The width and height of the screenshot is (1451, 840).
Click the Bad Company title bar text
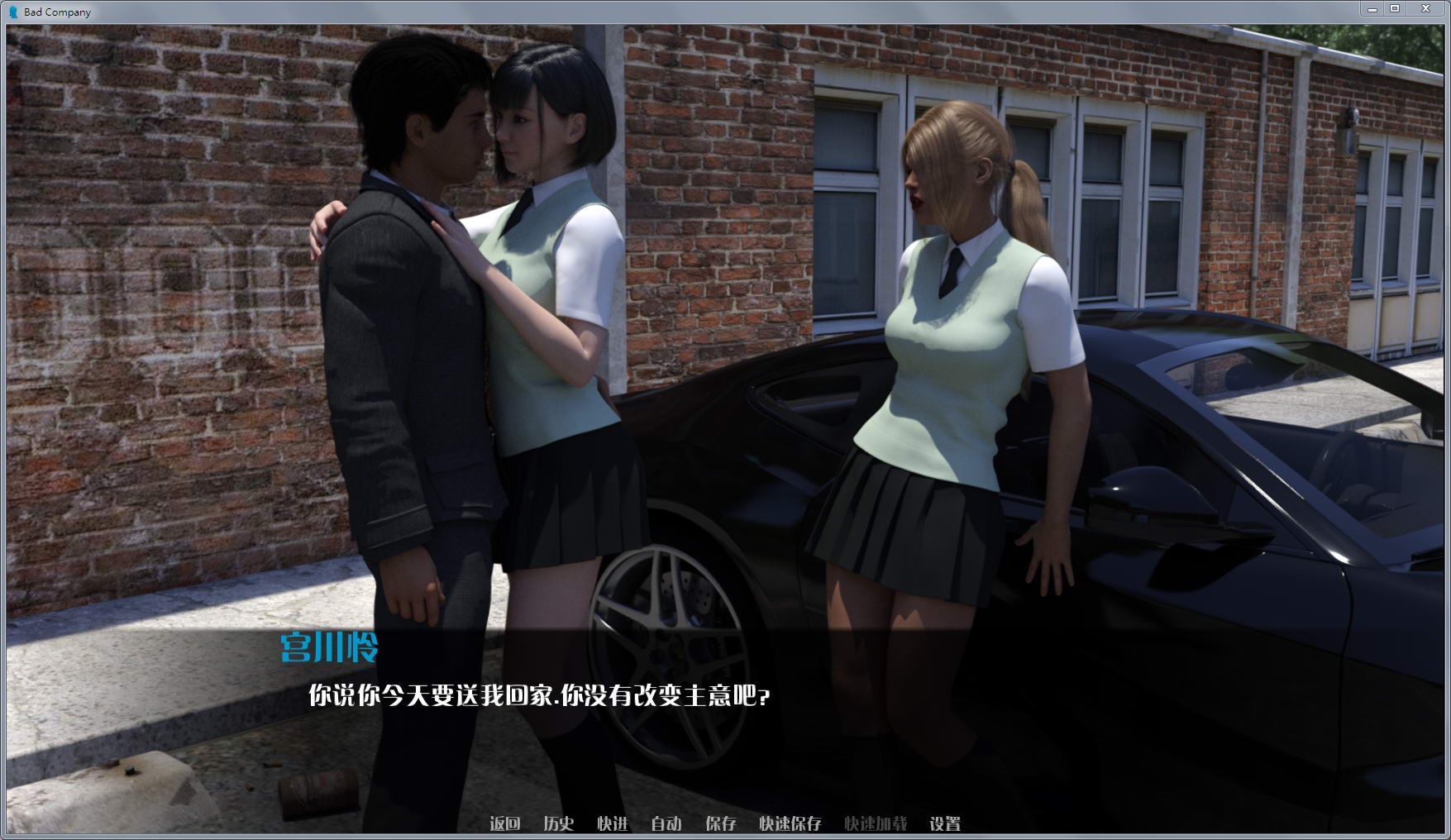point(58,12)
